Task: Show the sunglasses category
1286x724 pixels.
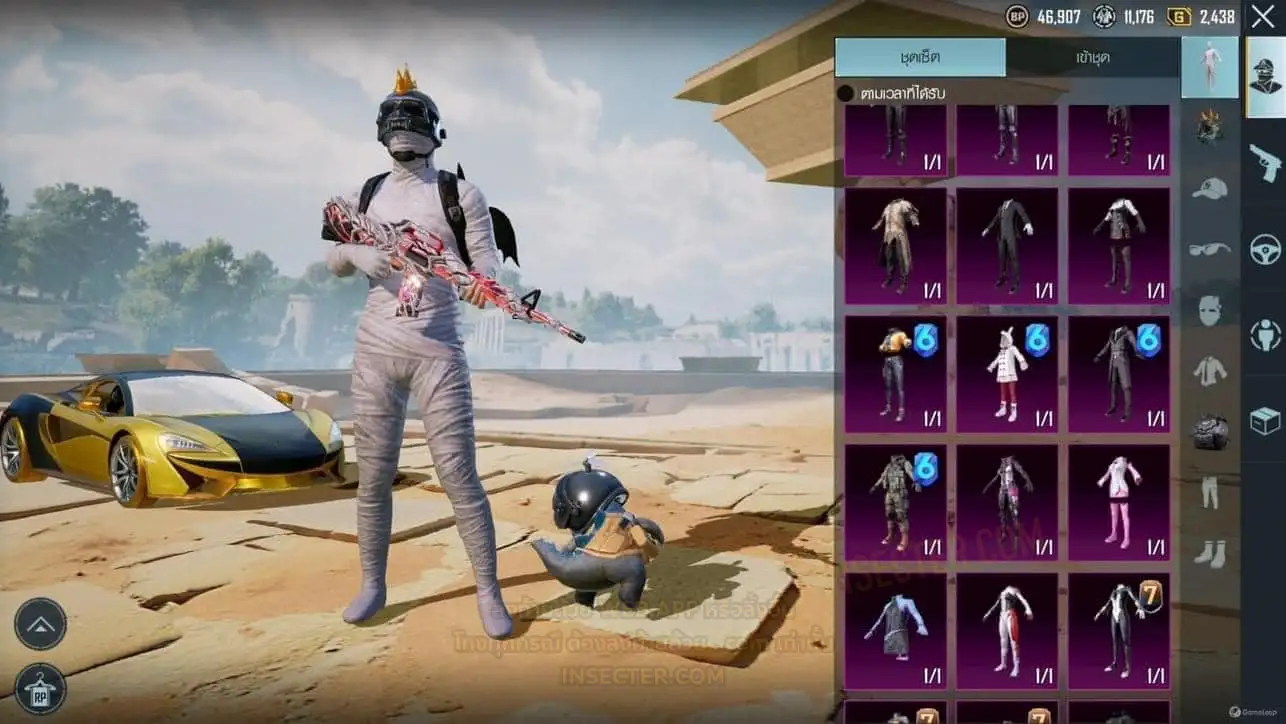Action: coord(1210,248)
